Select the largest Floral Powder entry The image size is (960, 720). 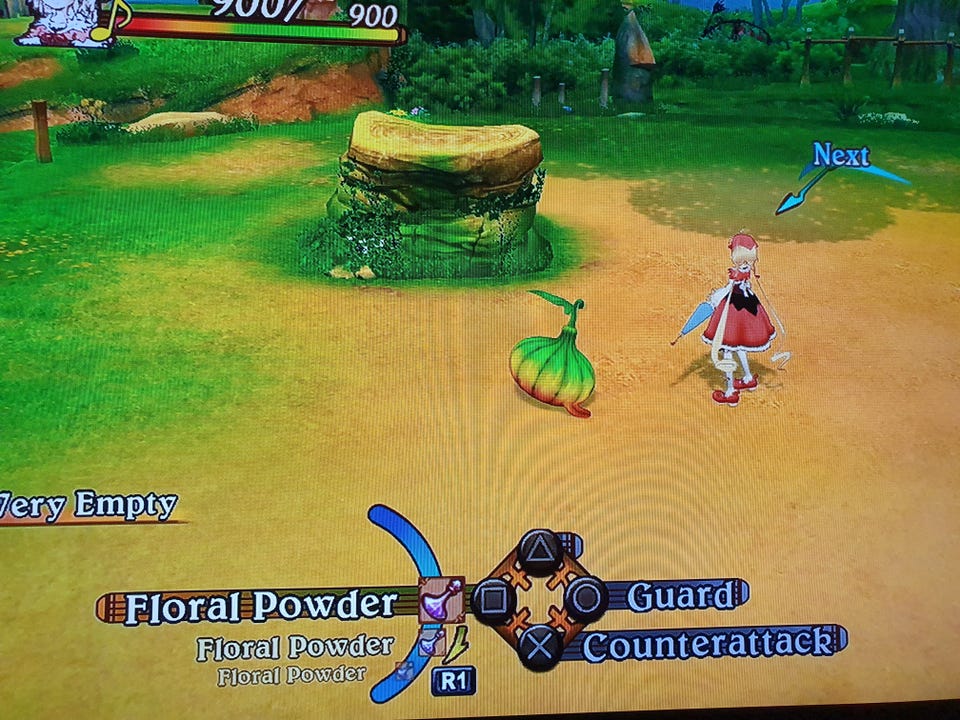click(x=260, y=606)
